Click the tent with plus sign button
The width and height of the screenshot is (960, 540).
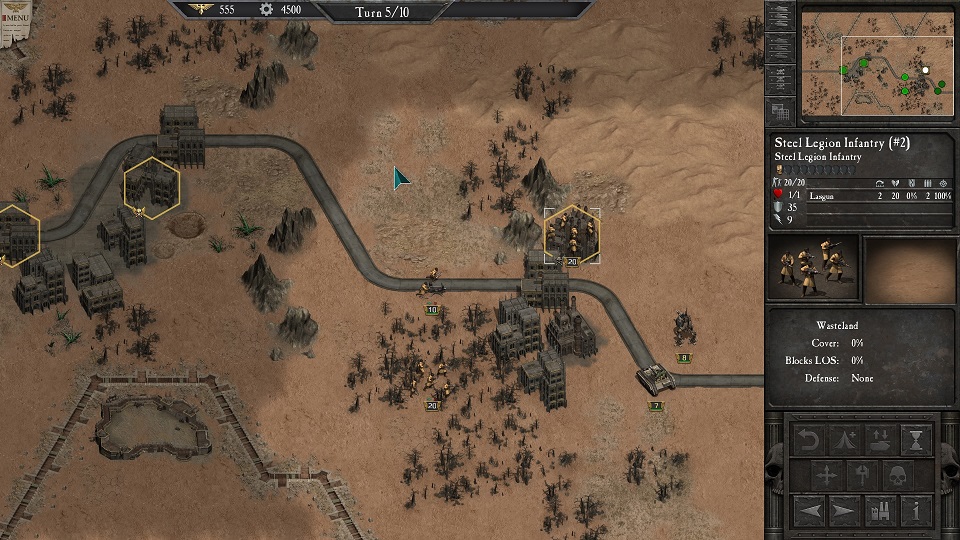(x=845, y=439)
